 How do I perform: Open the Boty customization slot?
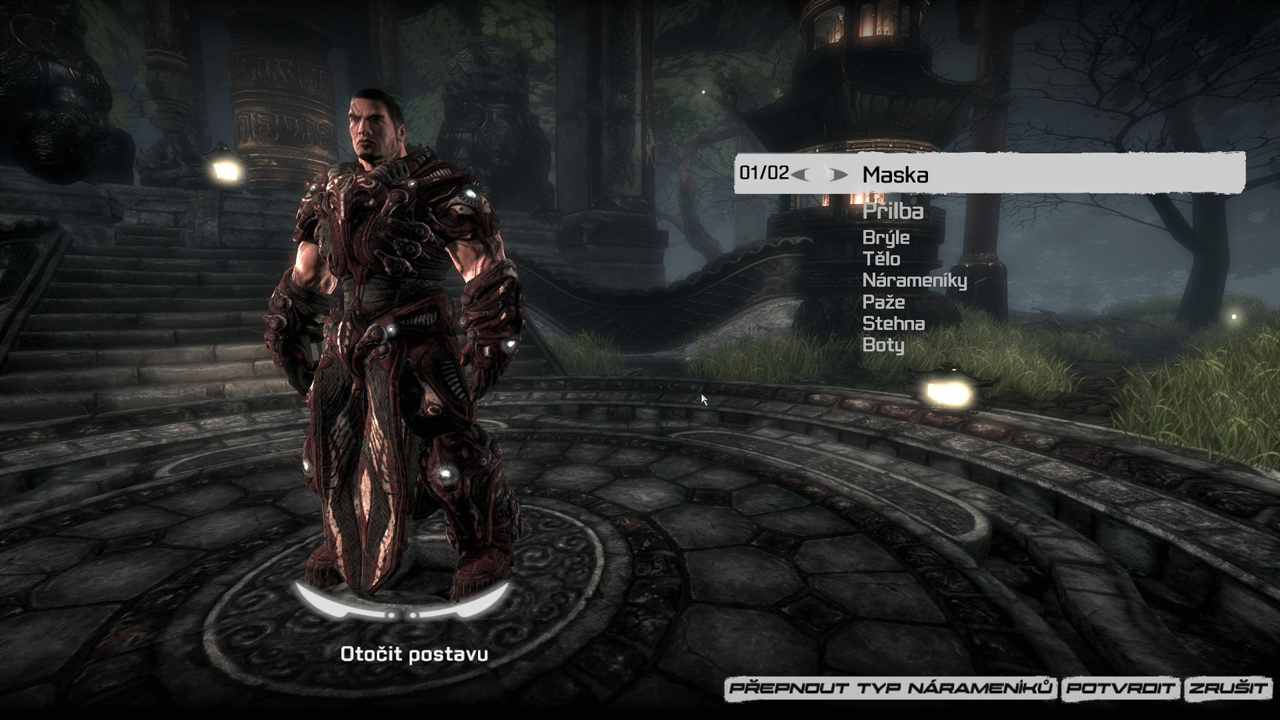(x=882, y=345)
